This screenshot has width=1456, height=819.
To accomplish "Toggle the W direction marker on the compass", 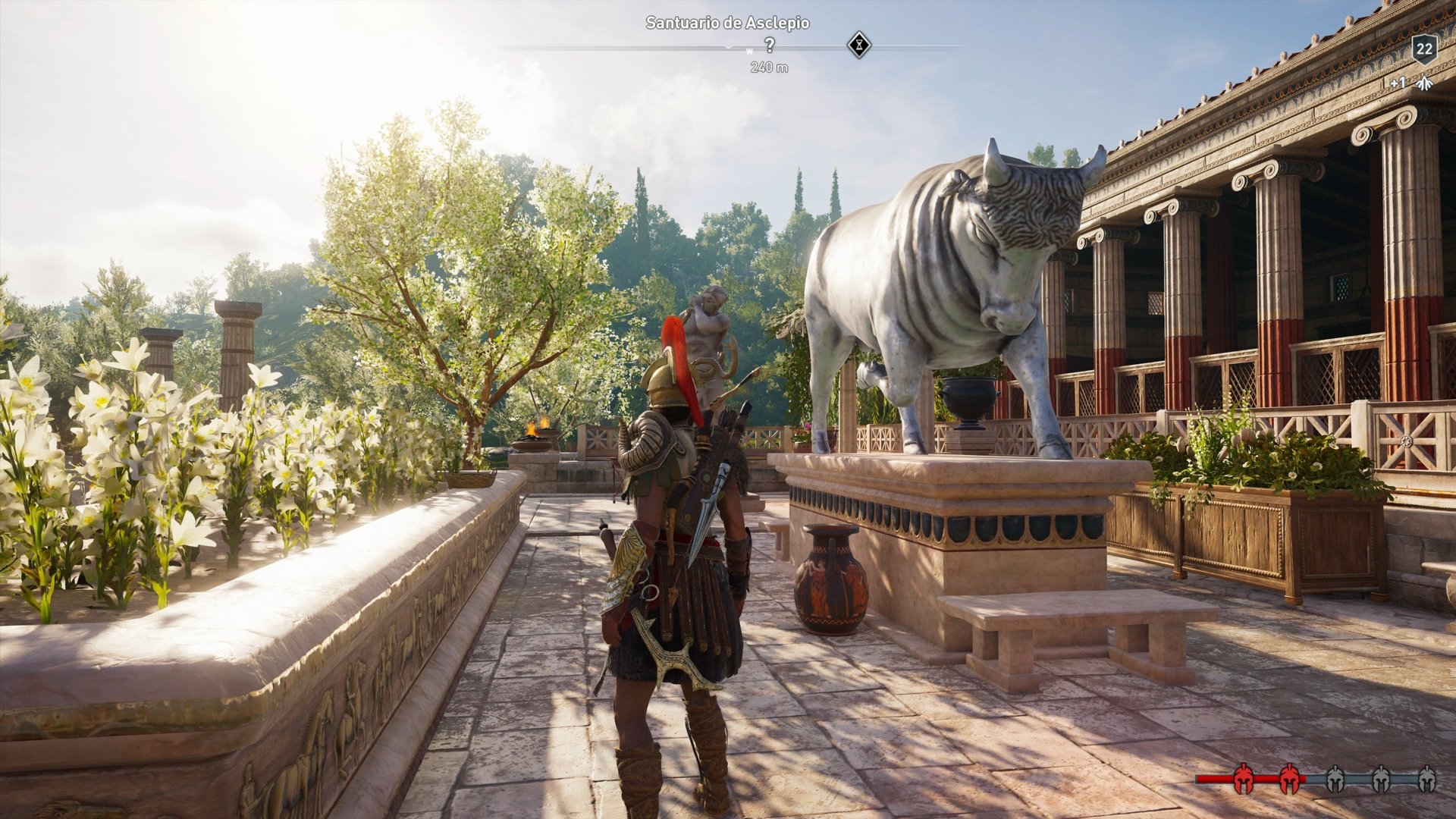I will click(752, 50).
